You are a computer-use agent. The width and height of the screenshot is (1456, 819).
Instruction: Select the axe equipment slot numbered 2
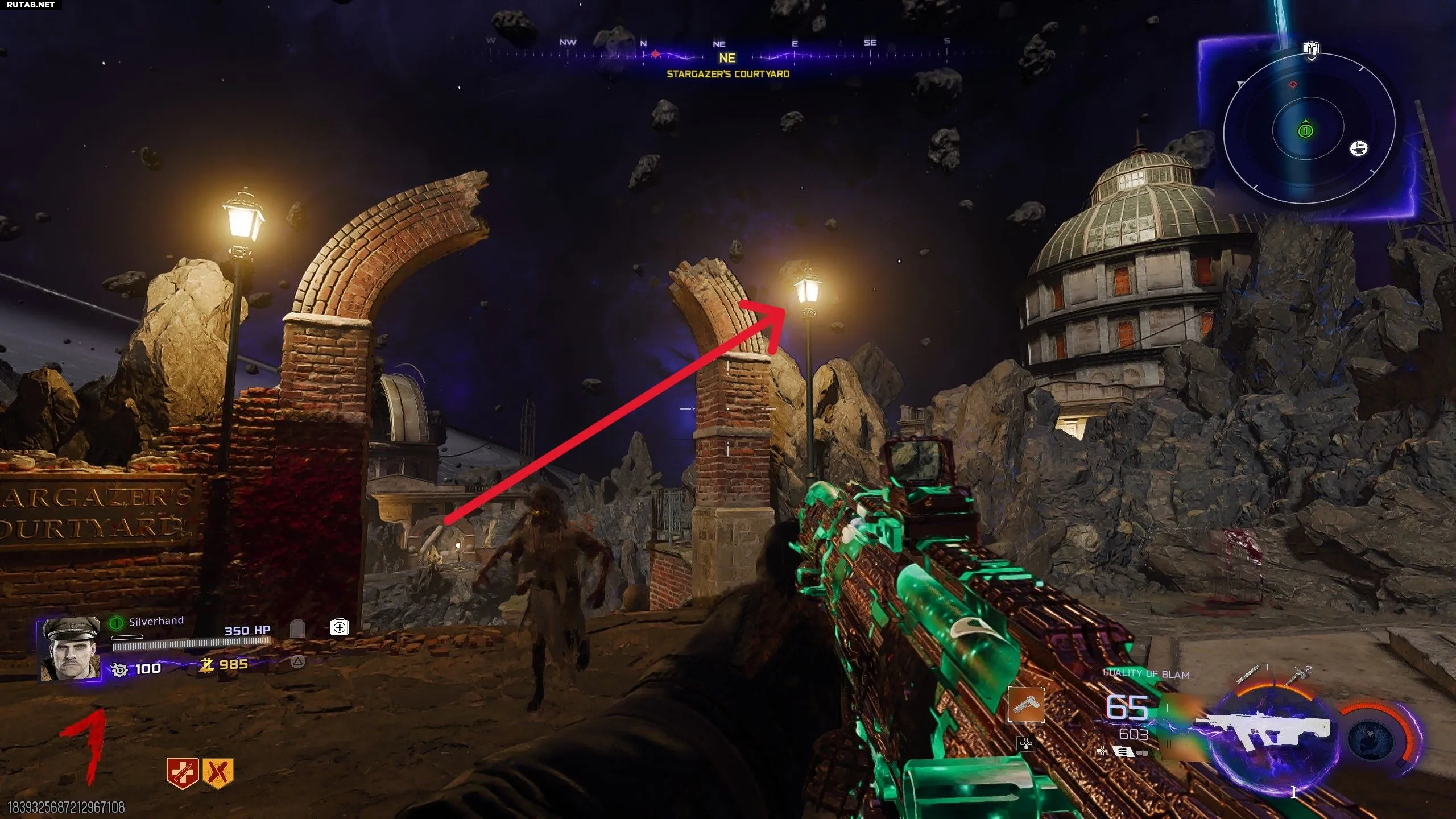click(x=1296, y=677)
